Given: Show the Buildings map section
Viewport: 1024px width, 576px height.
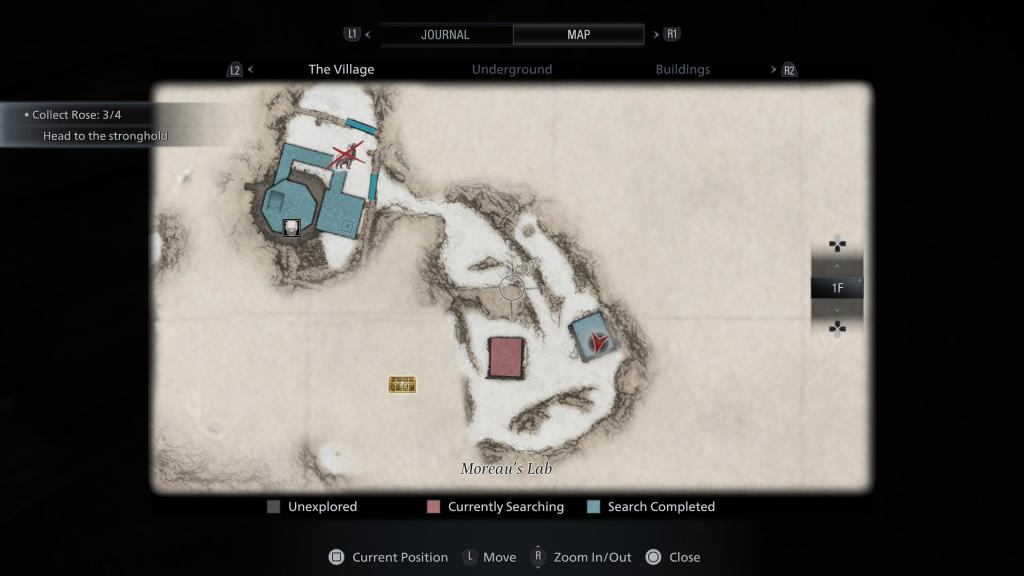Looking at the screenshot, I should click(683, 70).
